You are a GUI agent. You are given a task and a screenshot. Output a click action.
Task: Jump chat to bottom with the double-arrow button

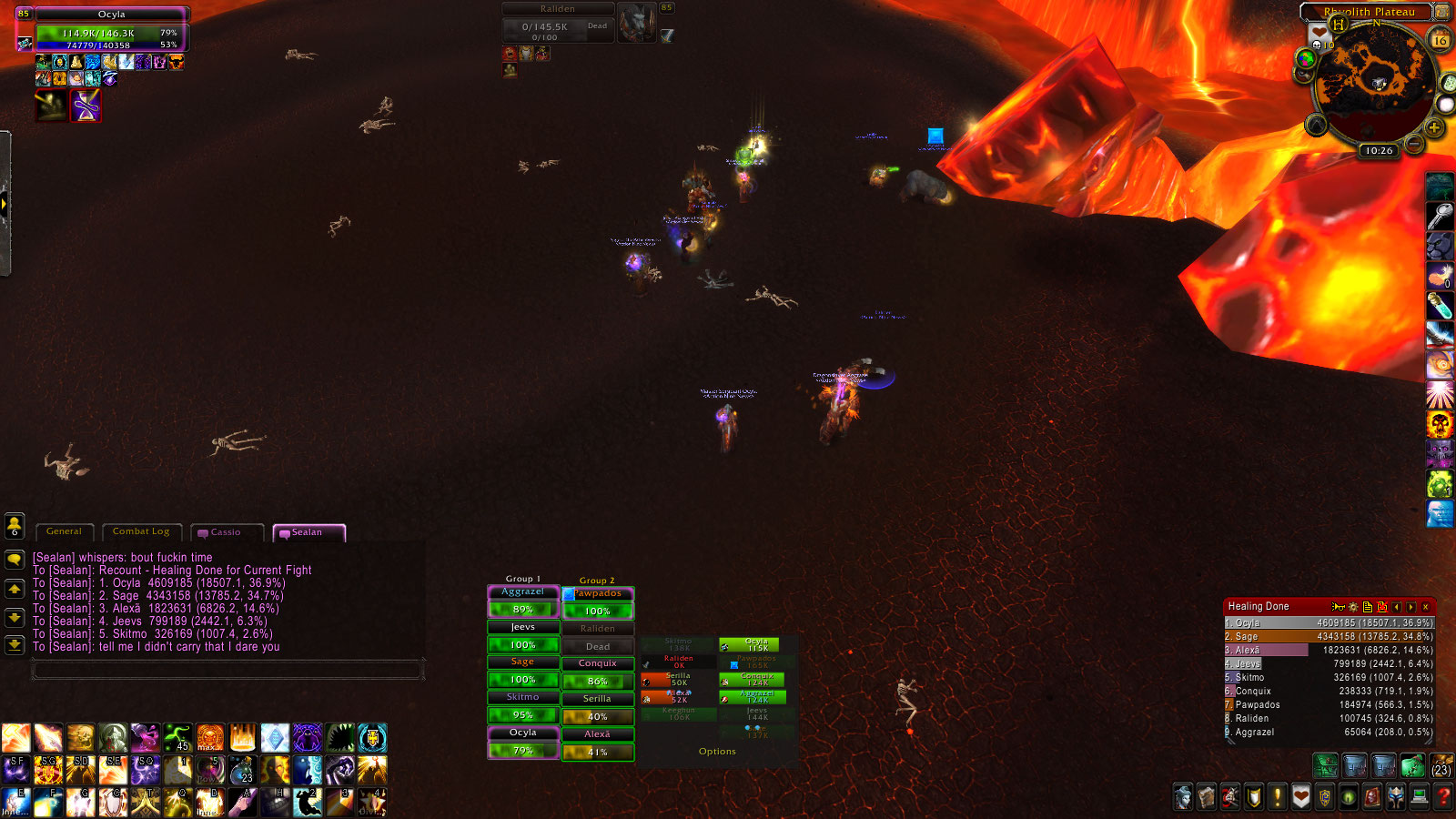[x=15, y=645]
